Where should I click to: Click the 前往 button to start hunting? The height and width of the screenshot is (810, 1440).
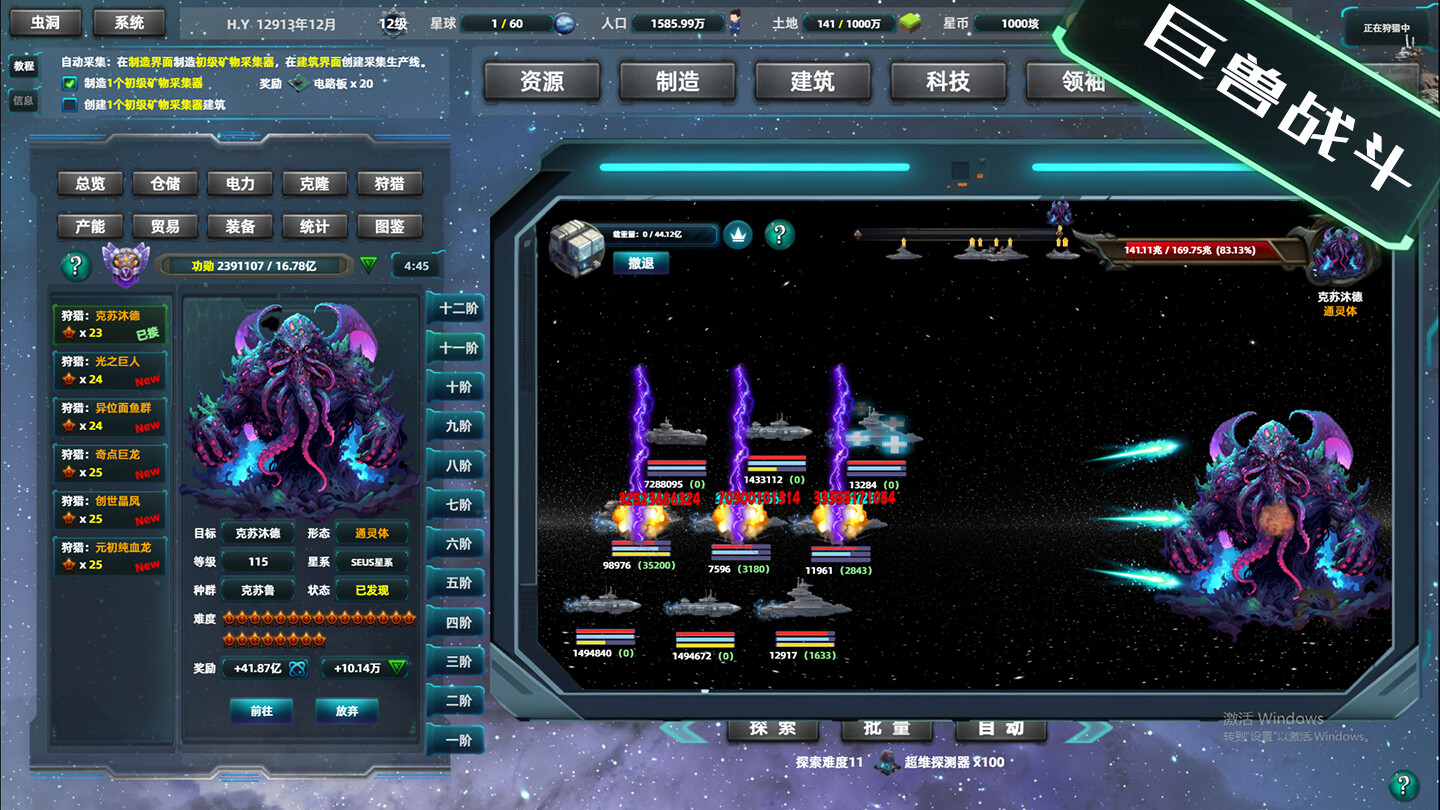coord(261,711)
